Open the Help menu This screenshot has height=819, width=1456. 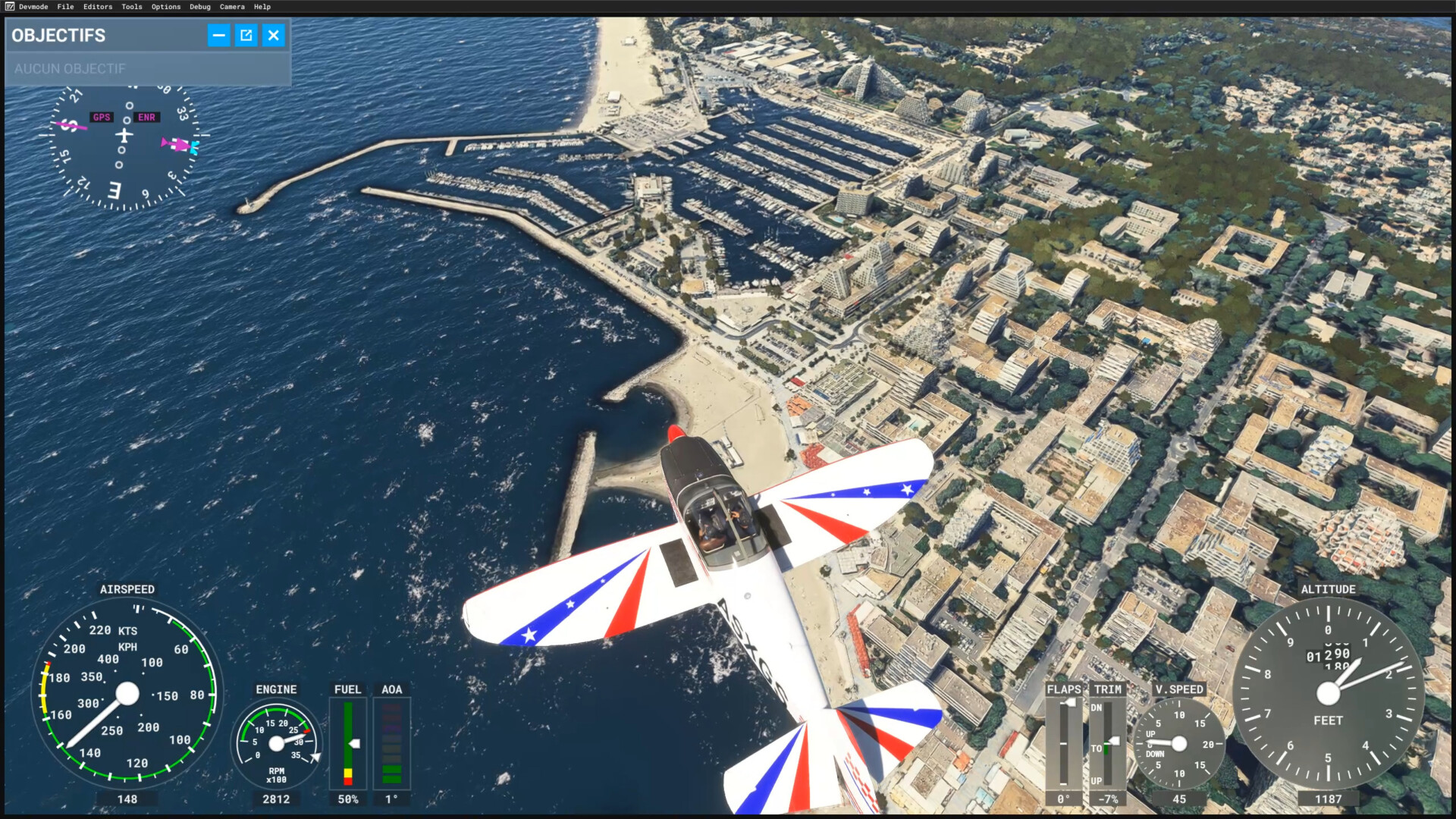click(x=262, y=7)
